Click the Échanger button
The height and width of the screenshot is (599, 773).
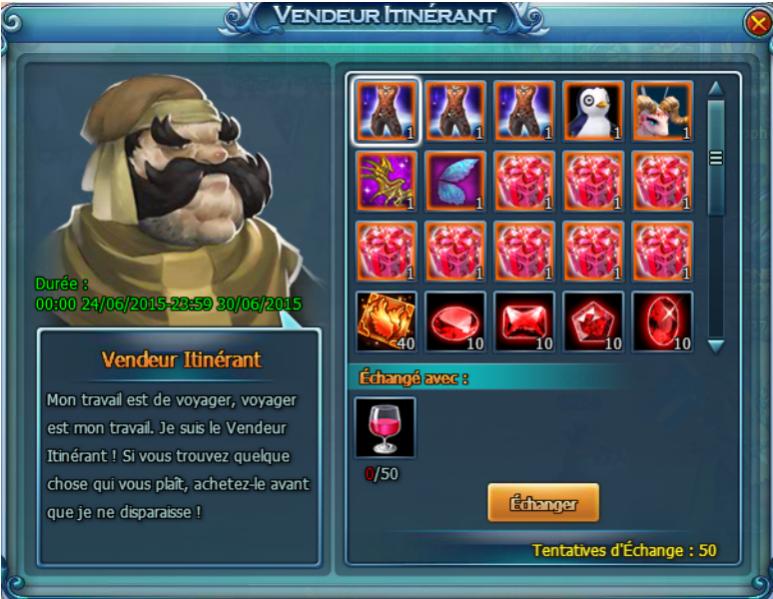point(543,503)
